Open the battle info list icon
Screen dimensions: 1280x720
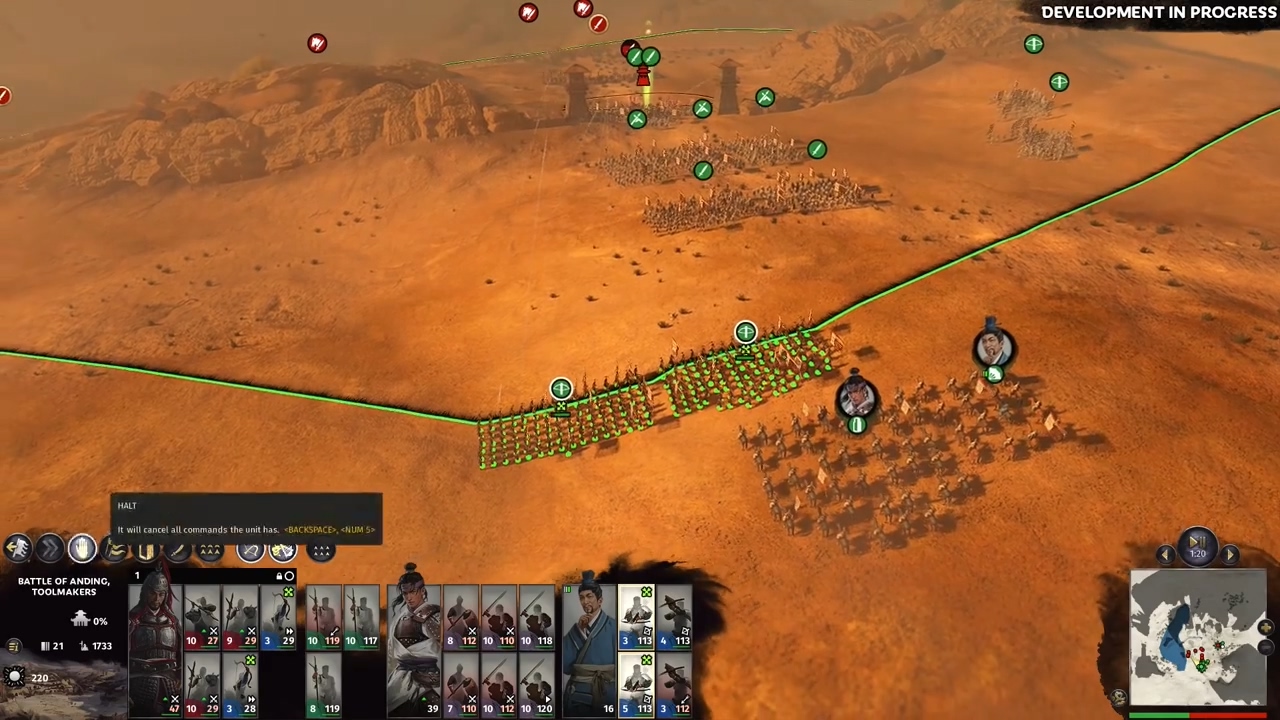13,647
